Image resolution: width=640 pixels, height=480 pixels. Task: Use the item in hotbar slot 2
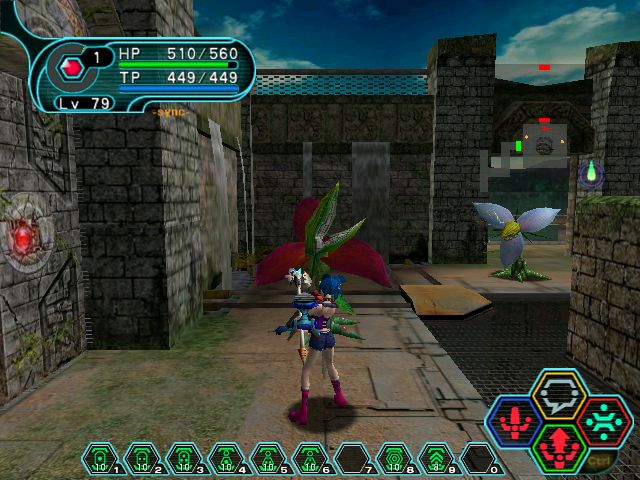coord(142,459)
